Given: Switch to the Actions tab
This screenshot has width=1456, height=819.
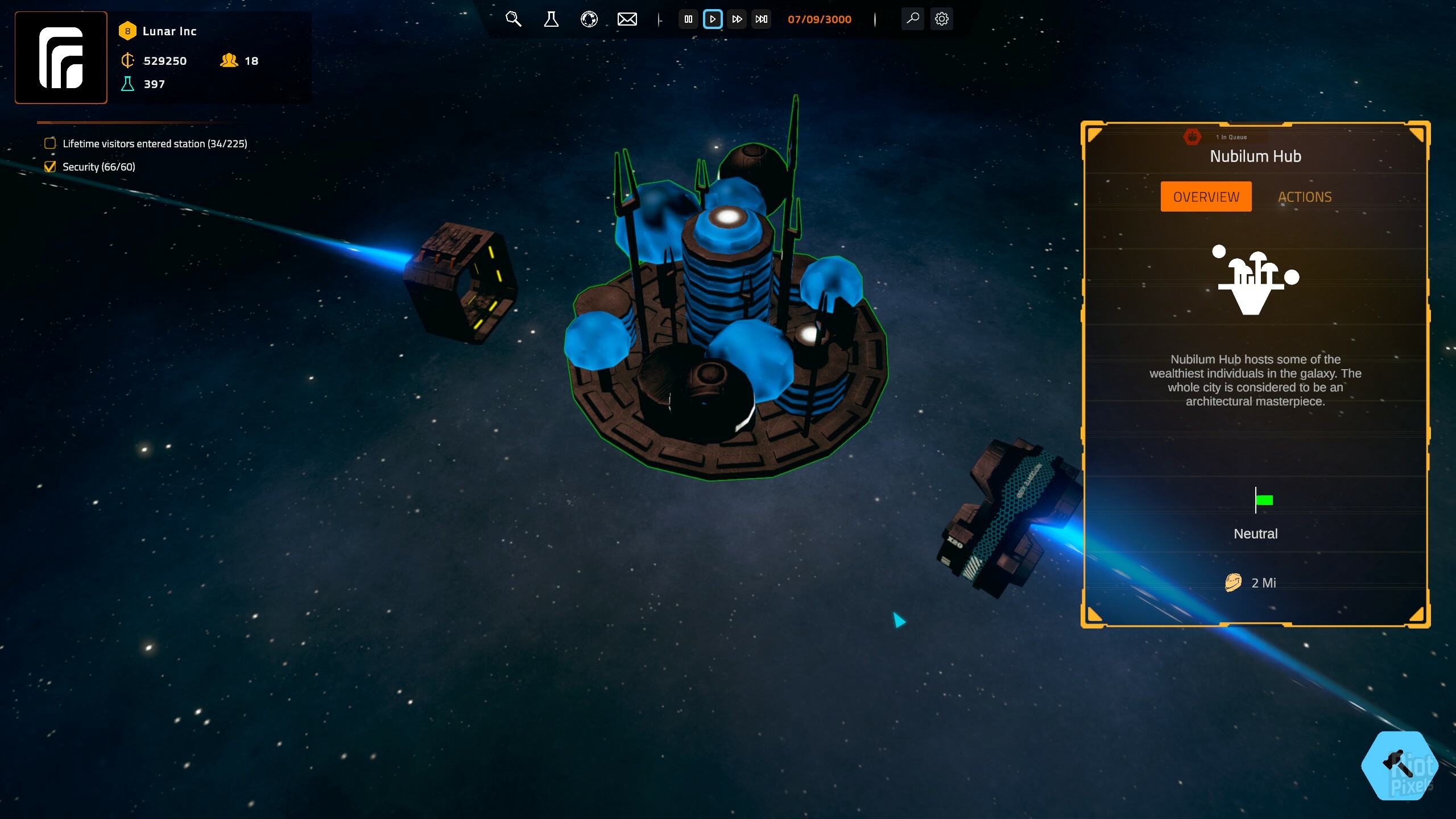Looking at the screenshot, I should pyautogui.click(x=1305, y=197).
